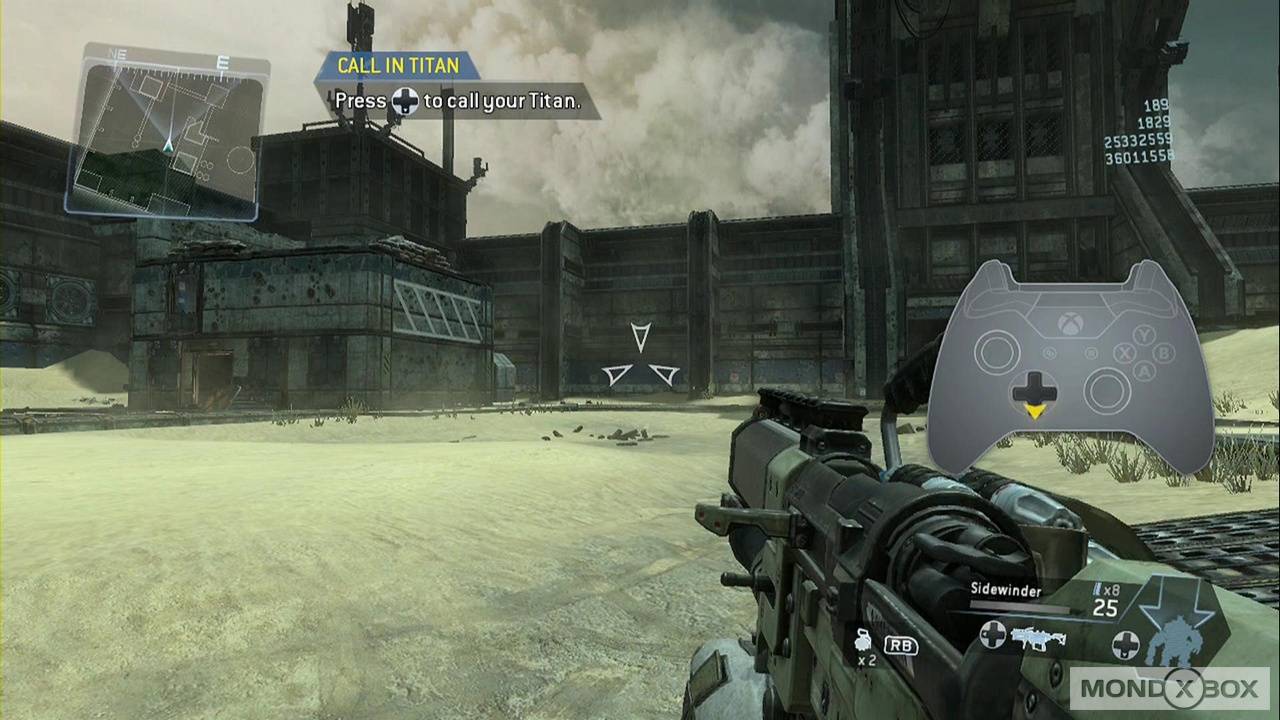Select the grenade icon beside the x2 counter
The height and width of the screenshot is (720, 1280).
point(862,642)
